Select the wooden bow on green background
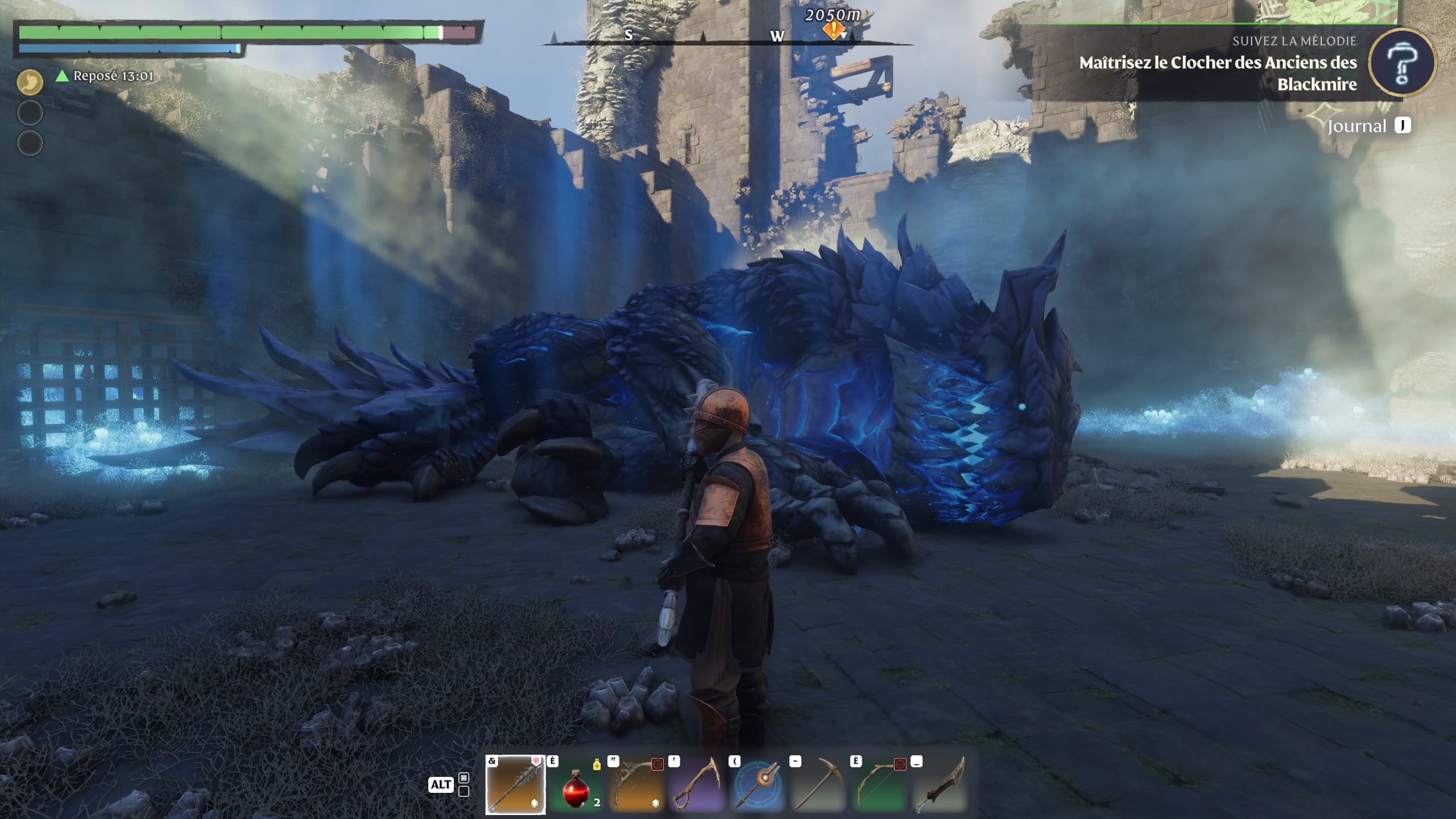 click(x=880, y=785)
